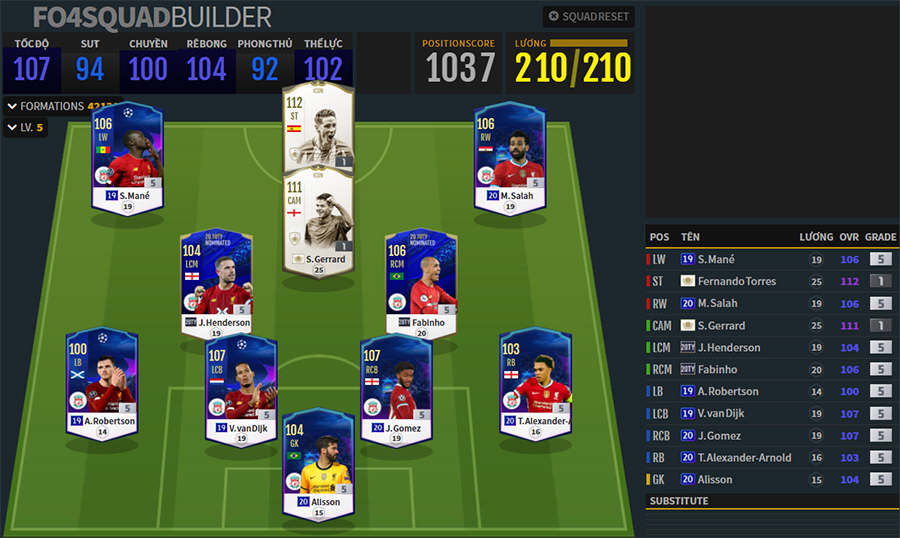
Task: Expand the Formations dropdown
Action: coord(60,106)
